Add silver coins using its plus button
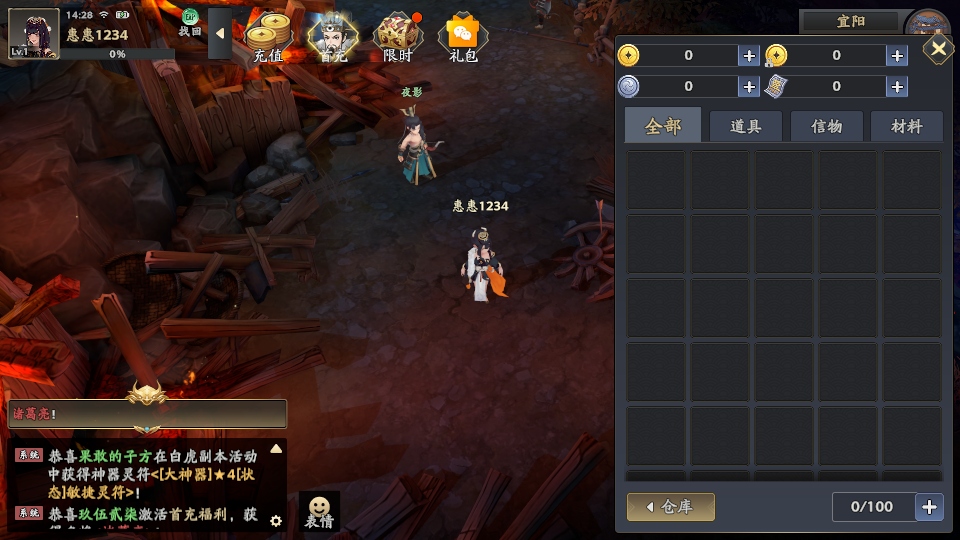The image size is (960, 540). click(x=749, y=87)
